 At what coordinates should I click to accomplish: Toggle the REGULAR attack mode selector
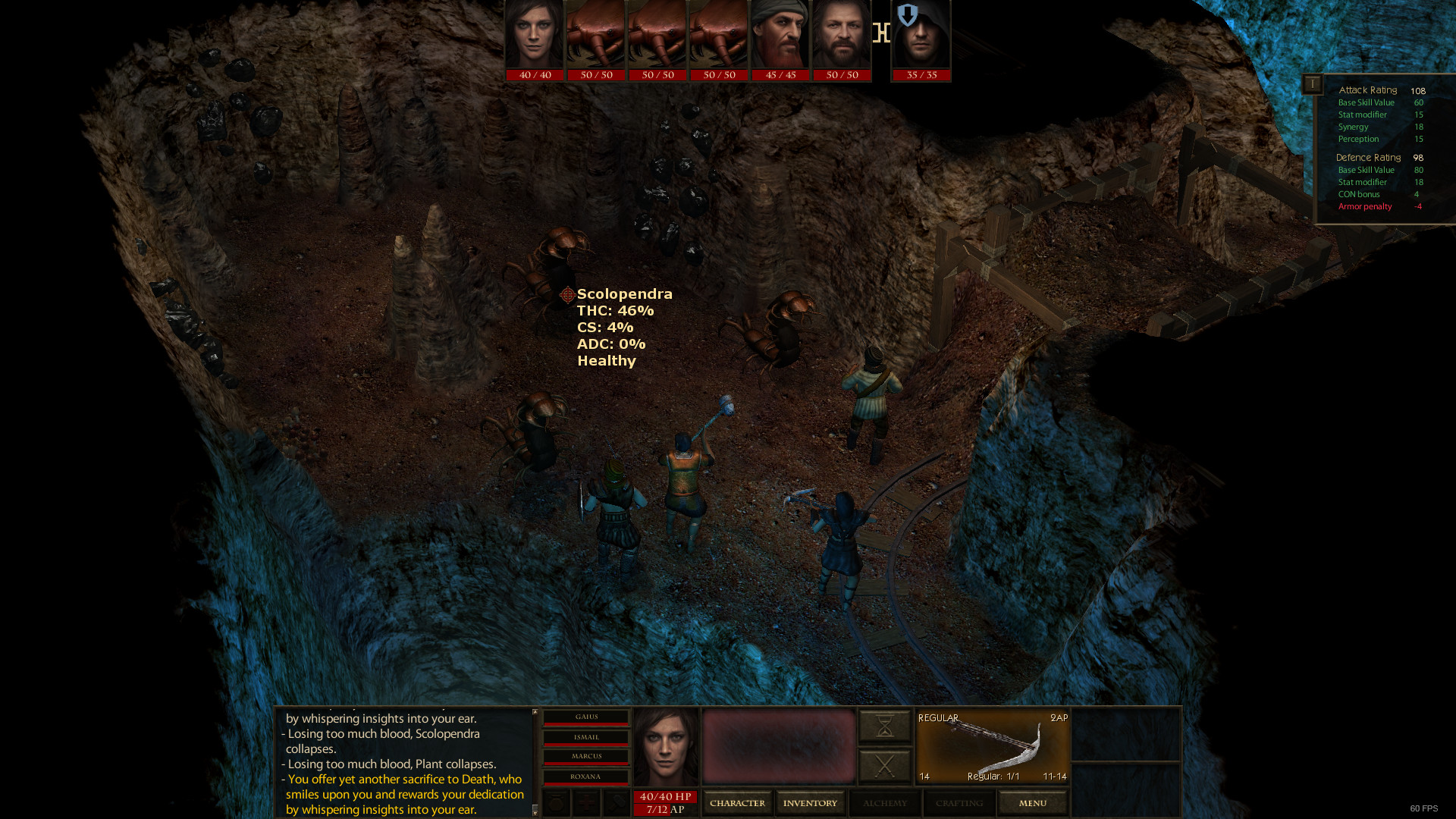tap(938, 717)
